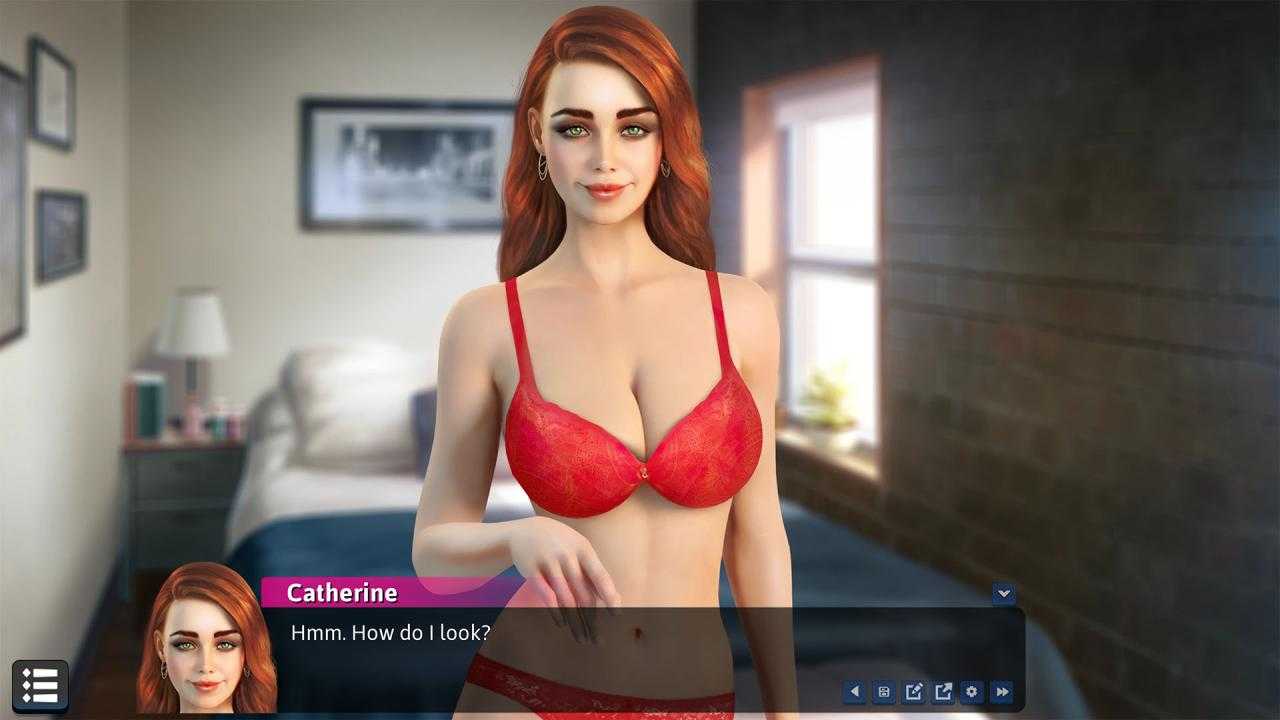Go back with the left arrow button

tap(854, 691)
